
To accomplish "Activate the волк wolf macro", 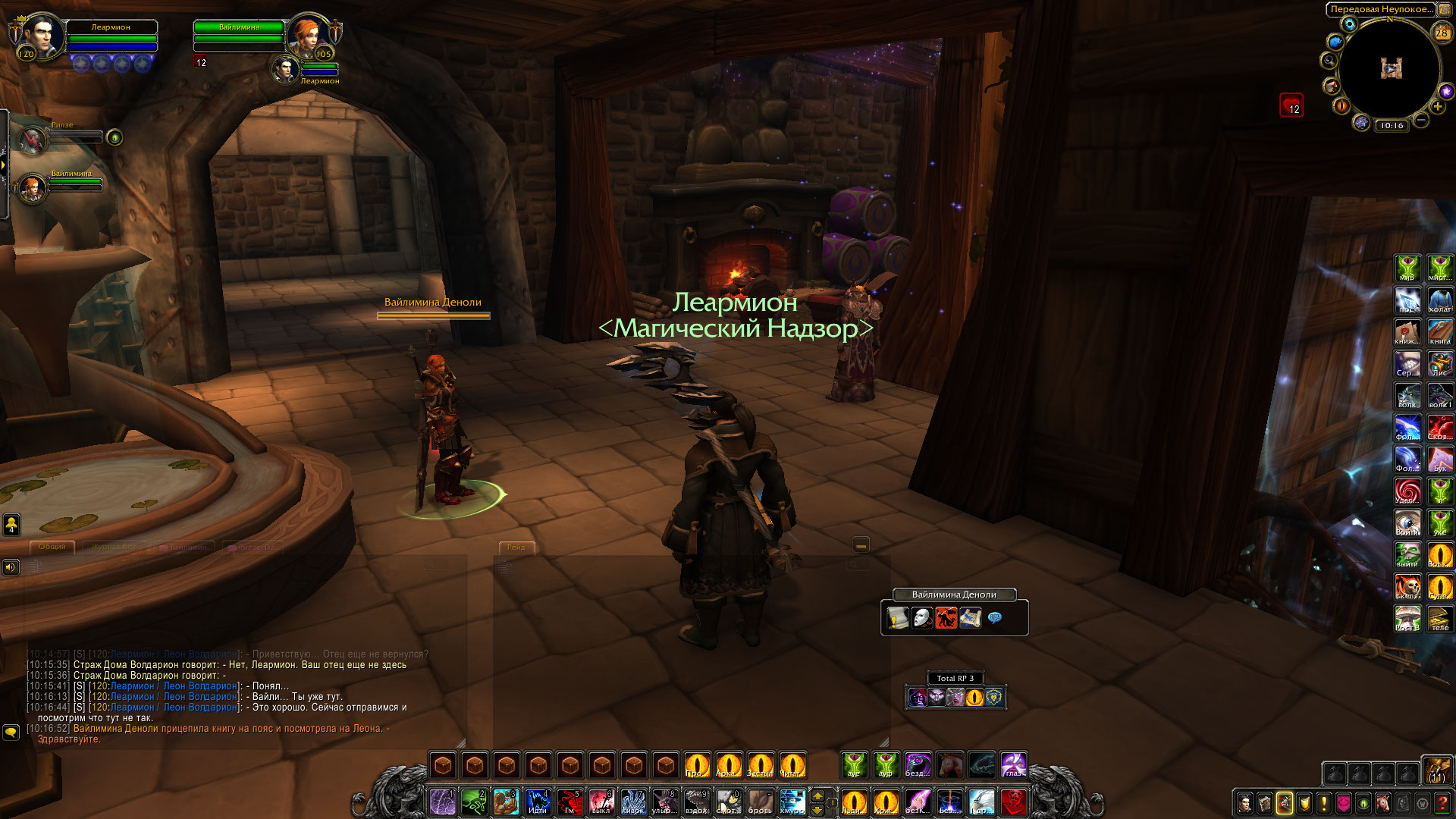I will [1408, 396].
